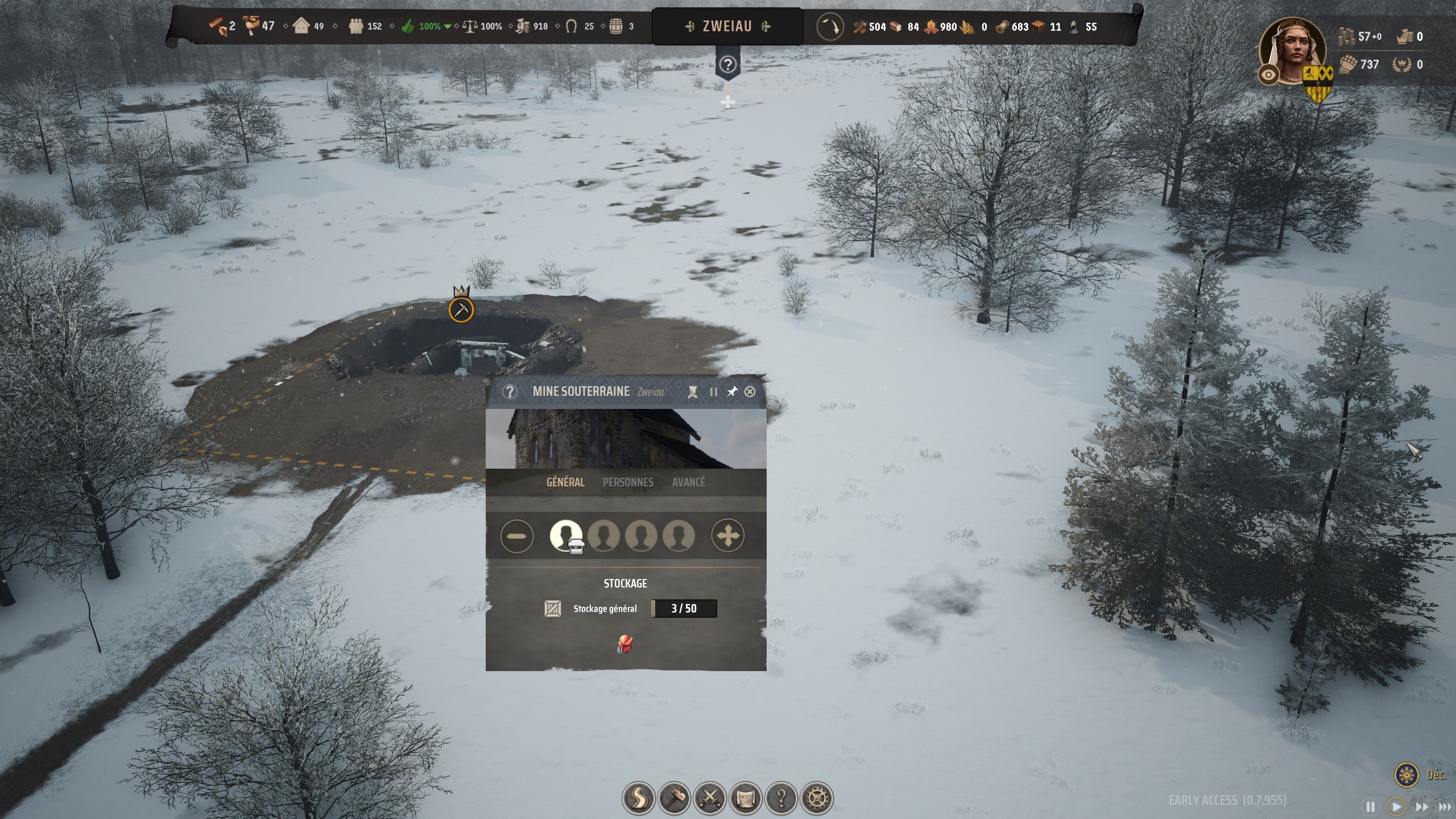Open the Avancé tab

pyautogui.click(x=688, y=482)
